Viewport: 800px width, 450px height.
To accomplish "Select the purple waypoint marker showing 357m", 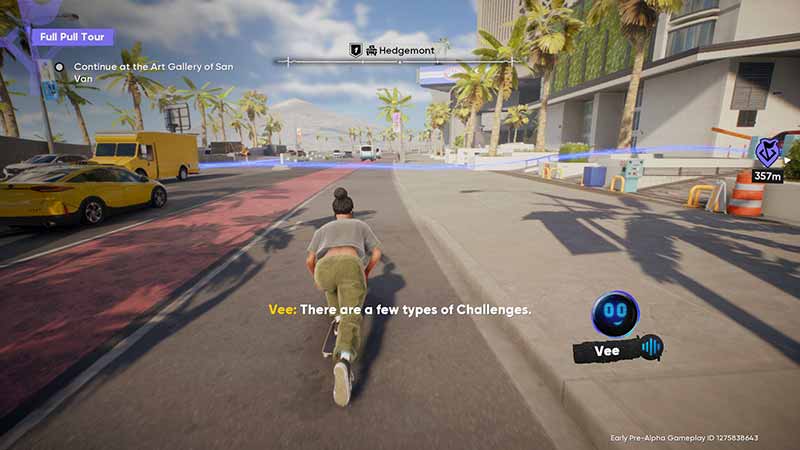I will point(767,153).
